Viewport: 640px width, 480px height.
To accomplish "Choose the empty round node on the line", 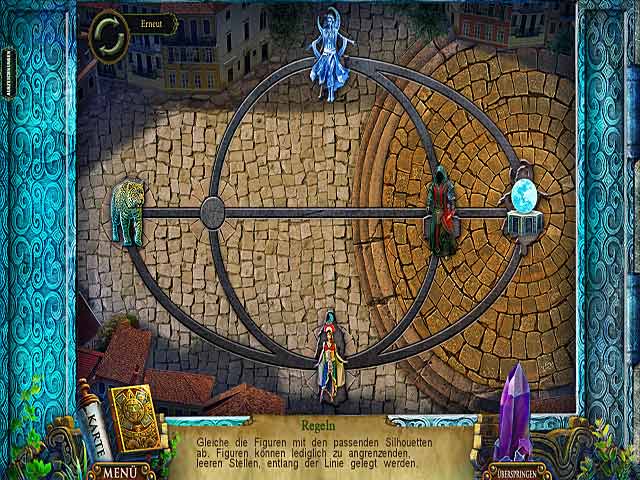I will [x=212, y=212].
